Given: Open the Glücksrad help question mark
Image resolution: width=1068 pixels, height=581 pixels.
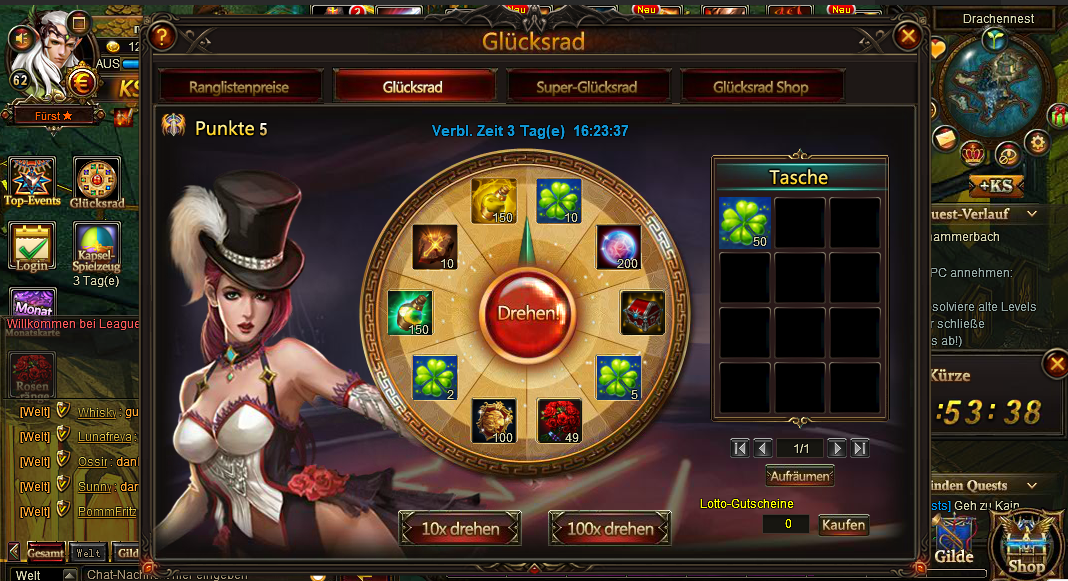Looking at the screenshot, I should tap(163, 38).
